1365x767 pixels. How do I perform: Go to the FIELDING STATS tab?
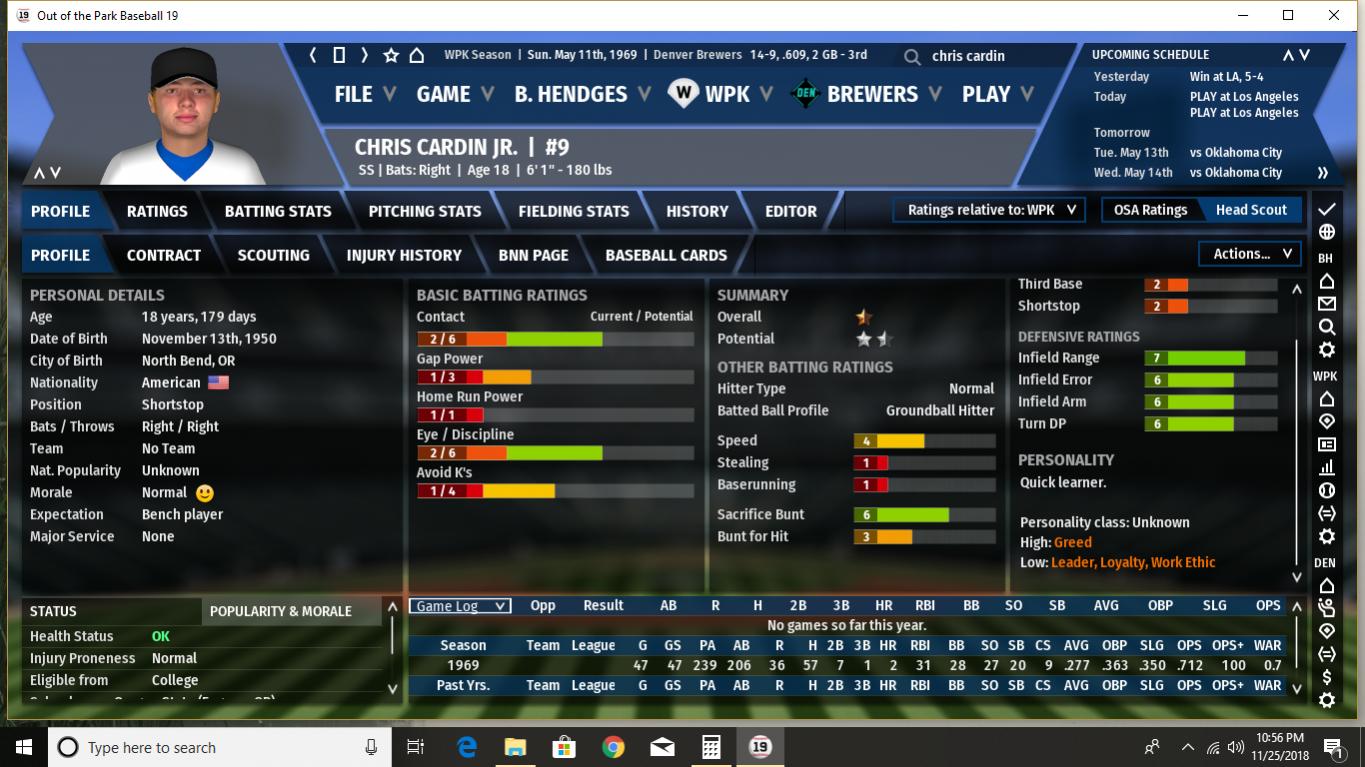click(574, 211)
